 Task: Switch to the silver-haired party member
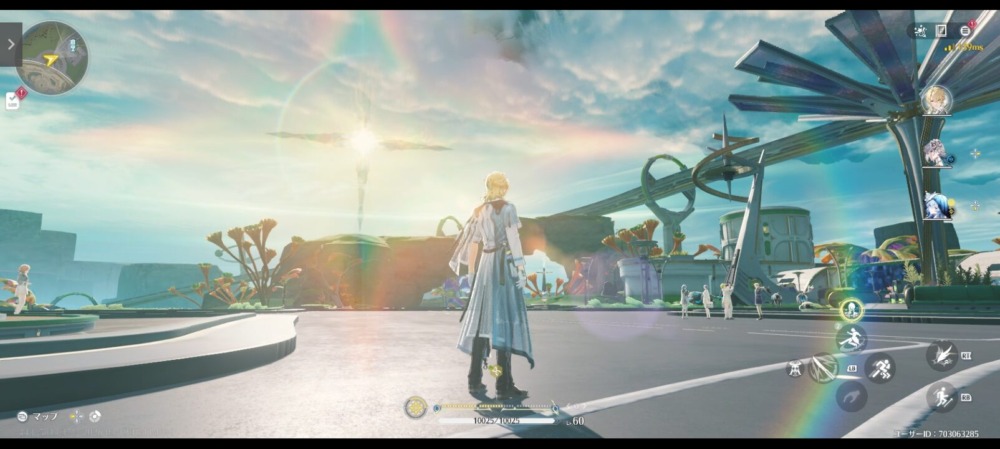pyautogui.click(x=935, y=153)
